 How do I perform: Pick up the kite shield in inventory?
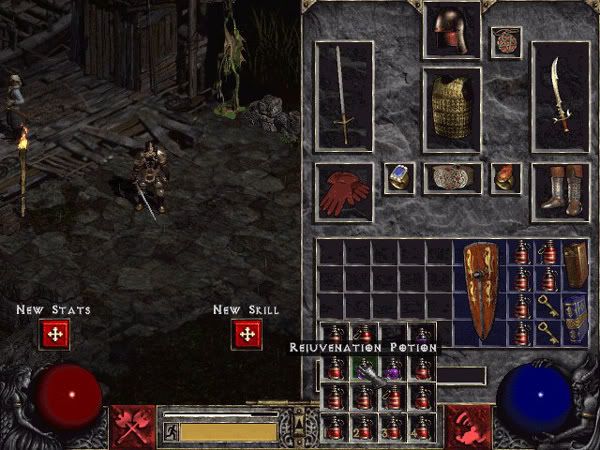point(480,291)
